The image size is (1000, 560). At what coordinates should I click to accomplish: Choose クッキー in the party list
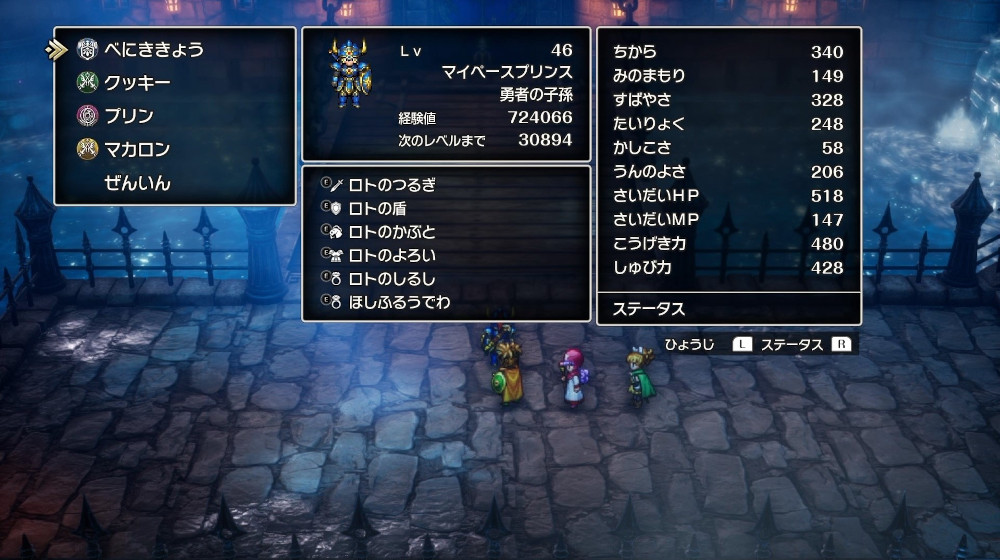pos(137,83)
